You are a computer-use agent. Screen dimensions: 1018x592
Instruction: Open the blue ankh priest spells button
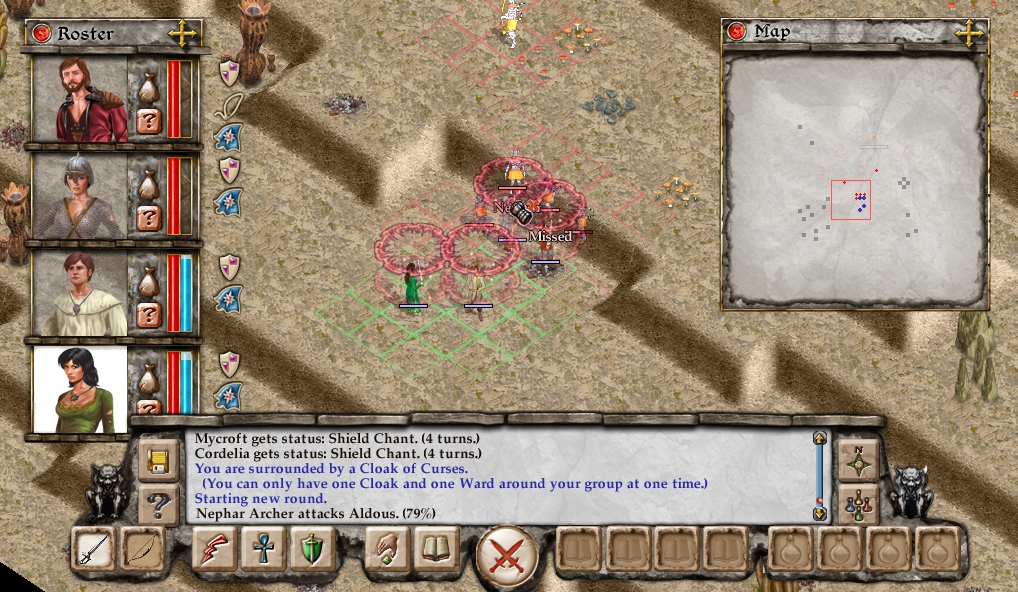(263, 550)
